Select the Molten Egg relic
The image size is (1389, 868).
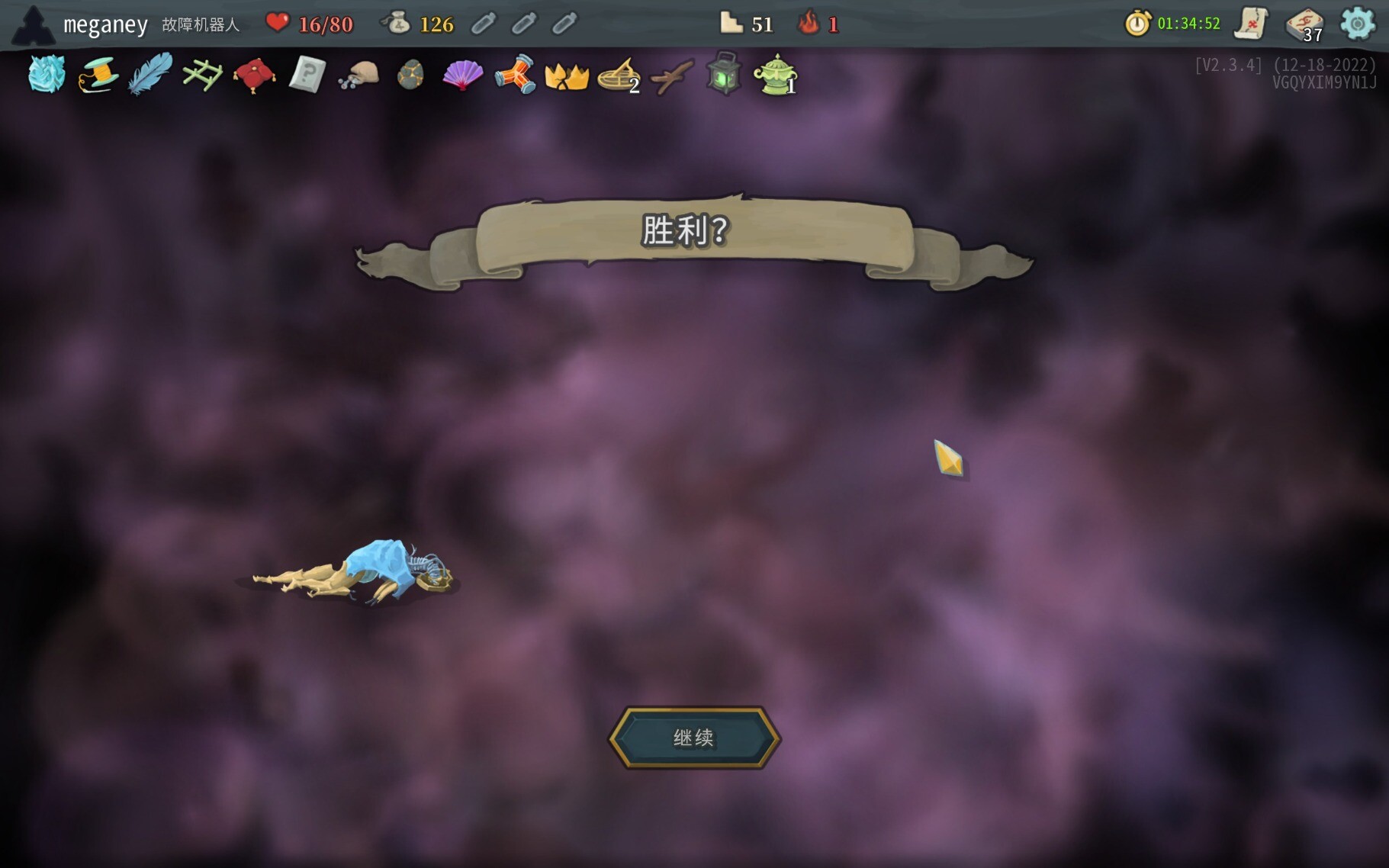click(410, 76)
